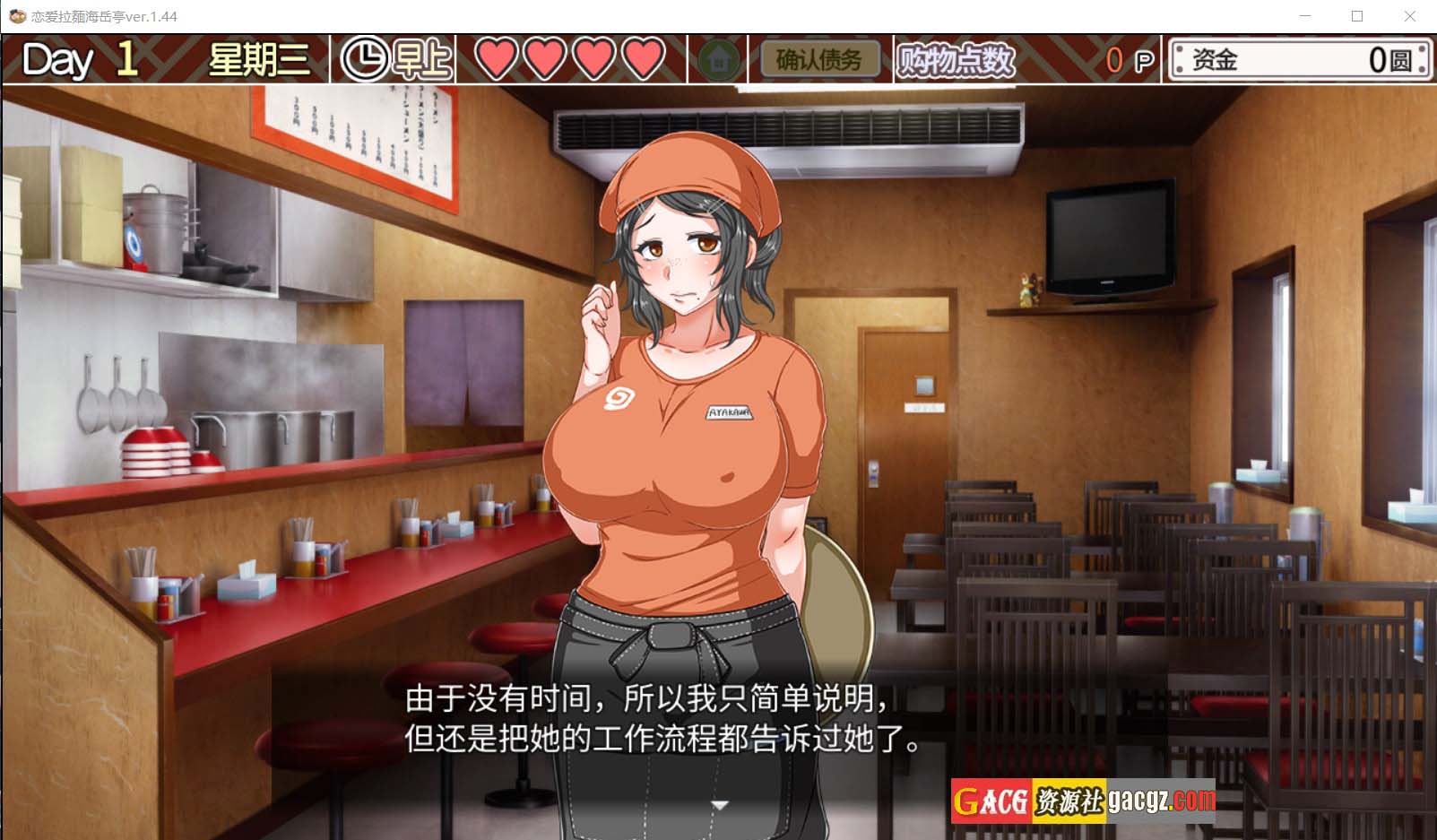Open the 确认债务 debt confirmation button
Viewport: 1437px width, 840px height.
pyautogui.click(x=818, y=60)
